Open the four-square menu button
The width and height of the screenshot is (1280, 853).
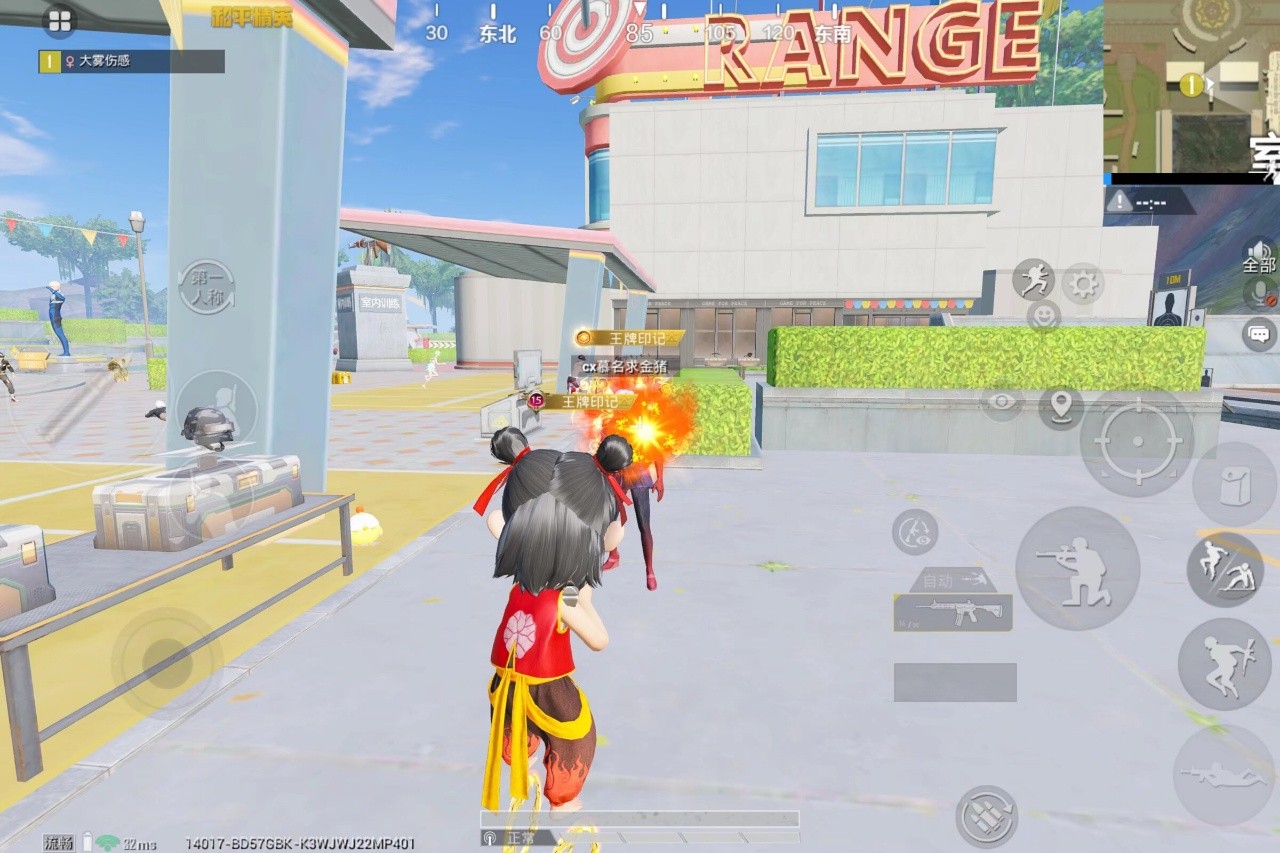(x=59, y=21)
